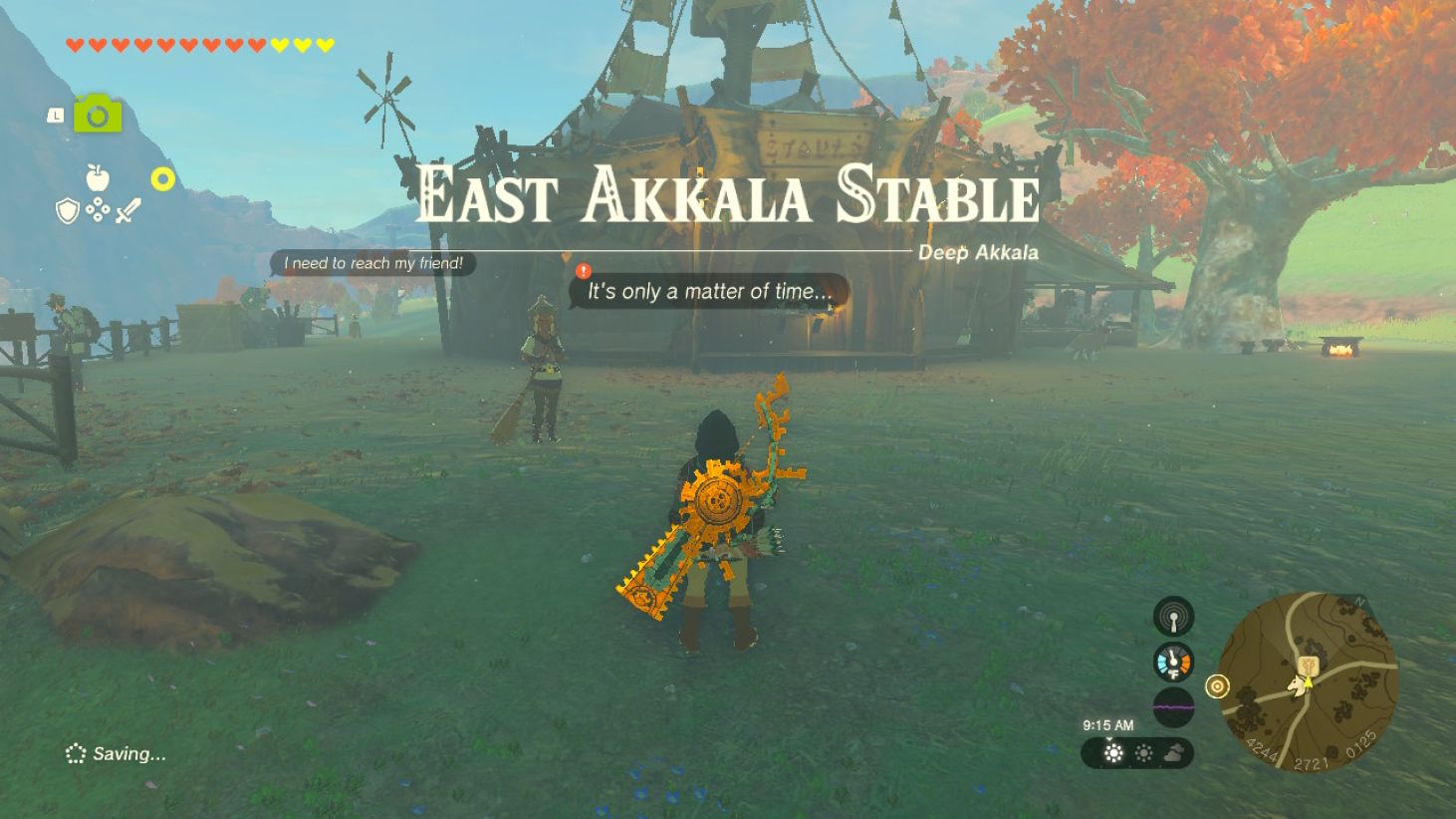
Task: Click the speech bubble saying only a matter of time
Action: (x=707, y=292)
